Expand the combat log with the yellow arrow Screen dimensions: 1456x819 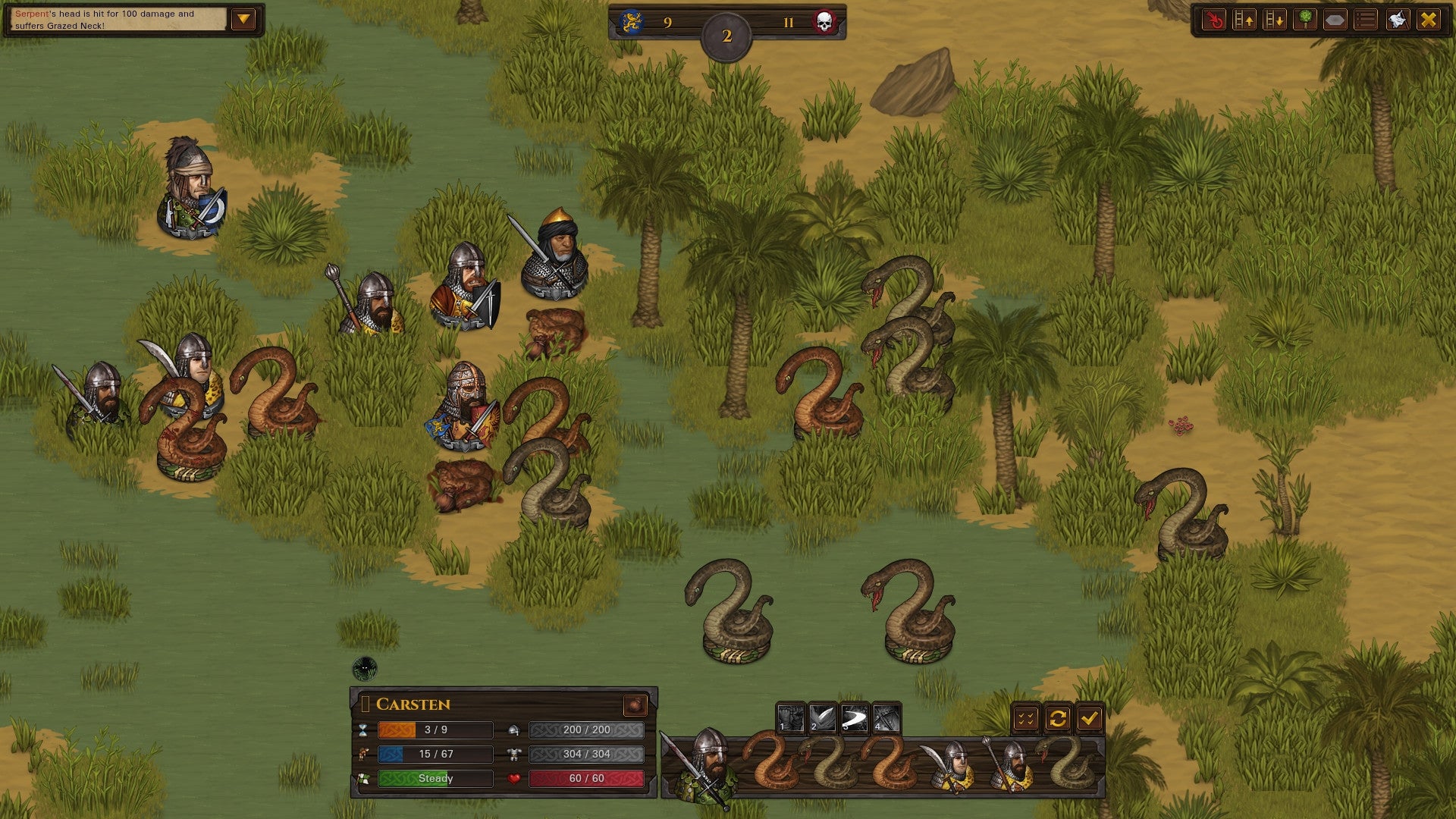tap(243, 17)
